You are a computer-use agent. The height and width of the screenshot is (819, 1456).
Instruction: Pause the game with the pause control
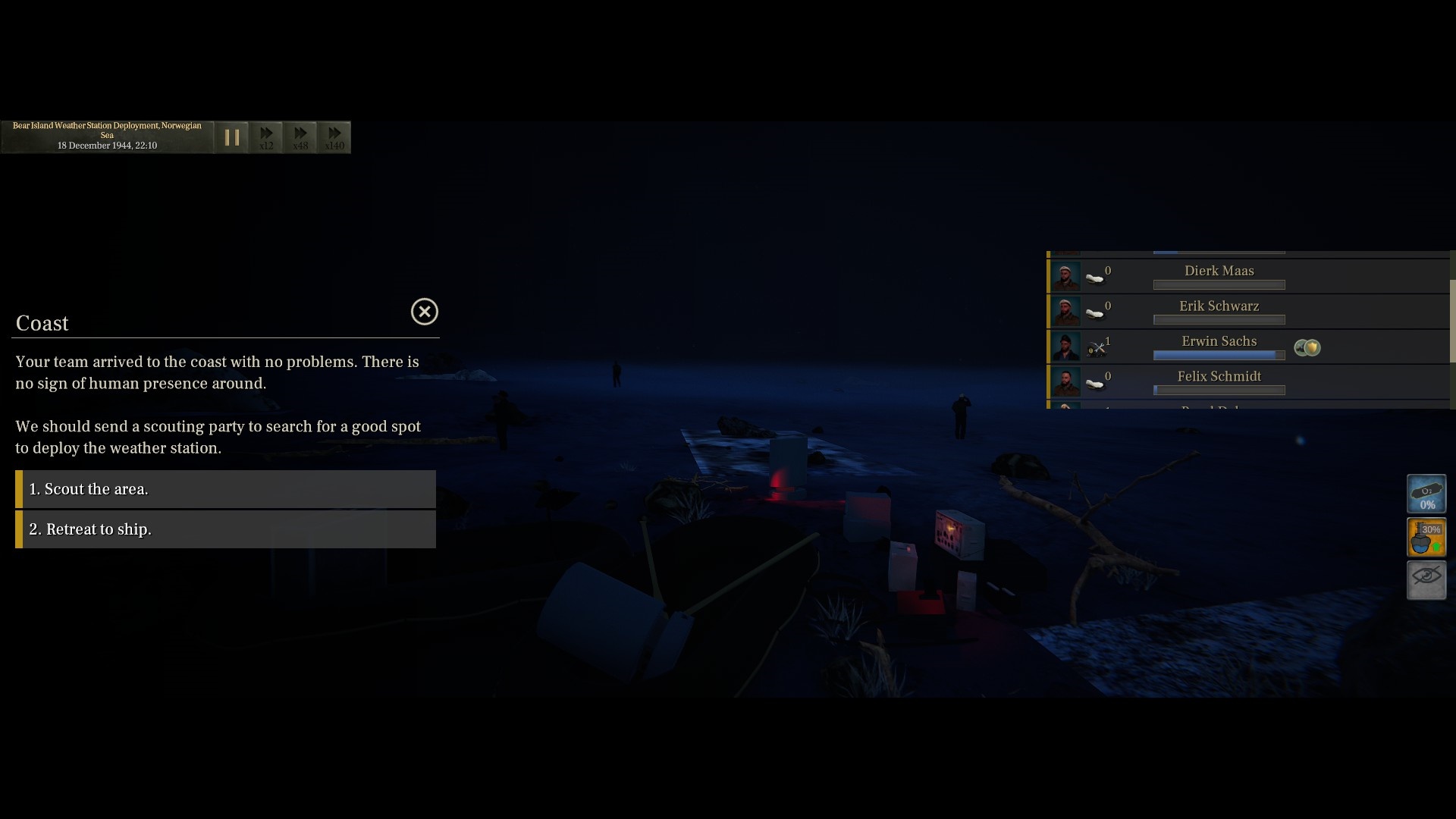point(232,137)
